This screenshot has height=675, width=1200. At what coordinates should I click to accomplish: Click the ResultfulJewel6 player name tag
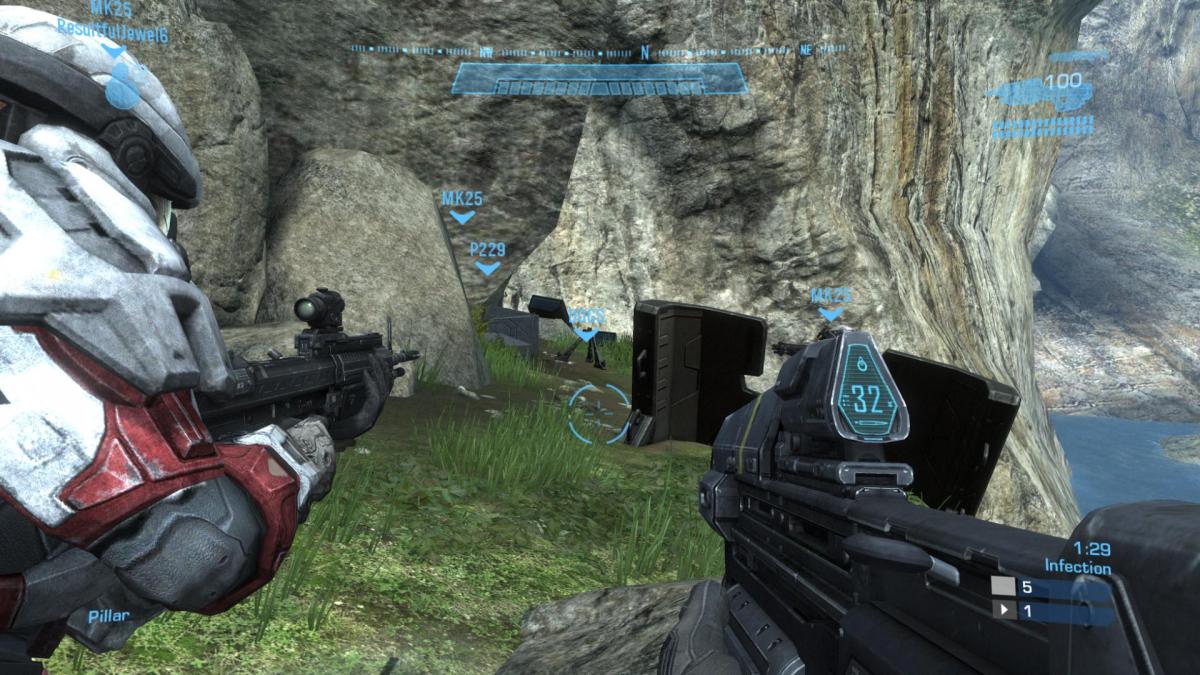(x=112, y=30)
